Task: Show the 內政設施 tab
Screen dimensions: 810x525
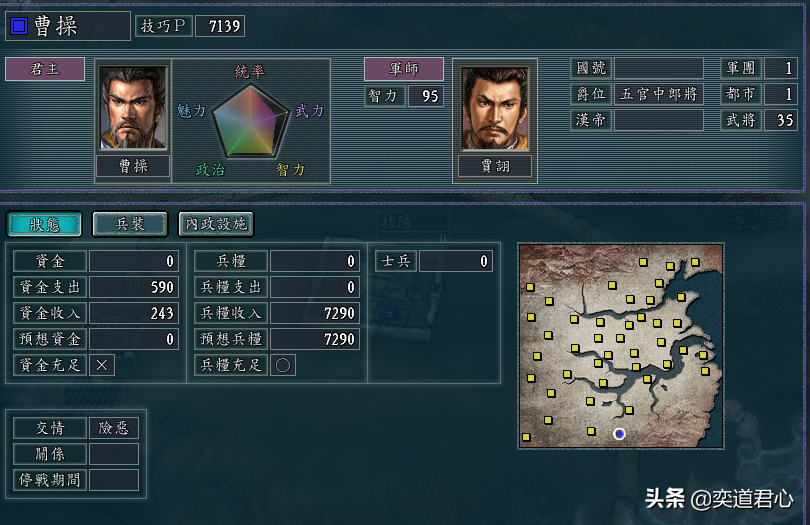Action: point(216,224)
